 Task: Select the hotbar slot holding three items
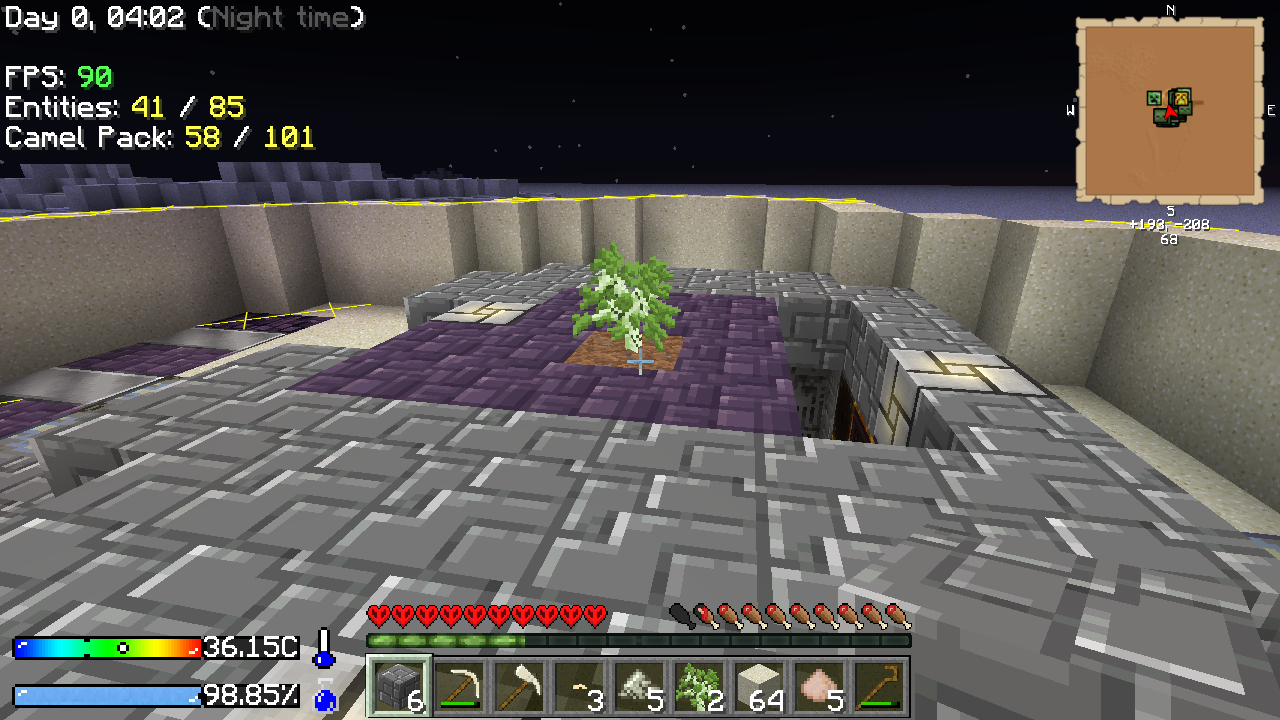coord(580,686)
